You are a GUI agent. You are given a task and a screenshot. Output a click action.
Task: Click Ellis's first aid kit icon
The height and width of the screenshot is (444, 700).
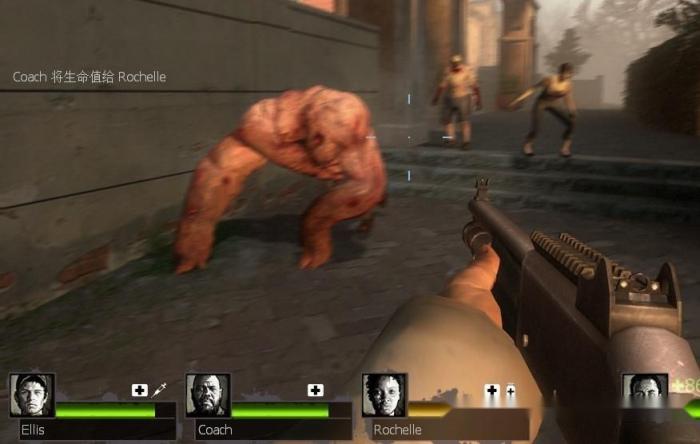(140, 390)
